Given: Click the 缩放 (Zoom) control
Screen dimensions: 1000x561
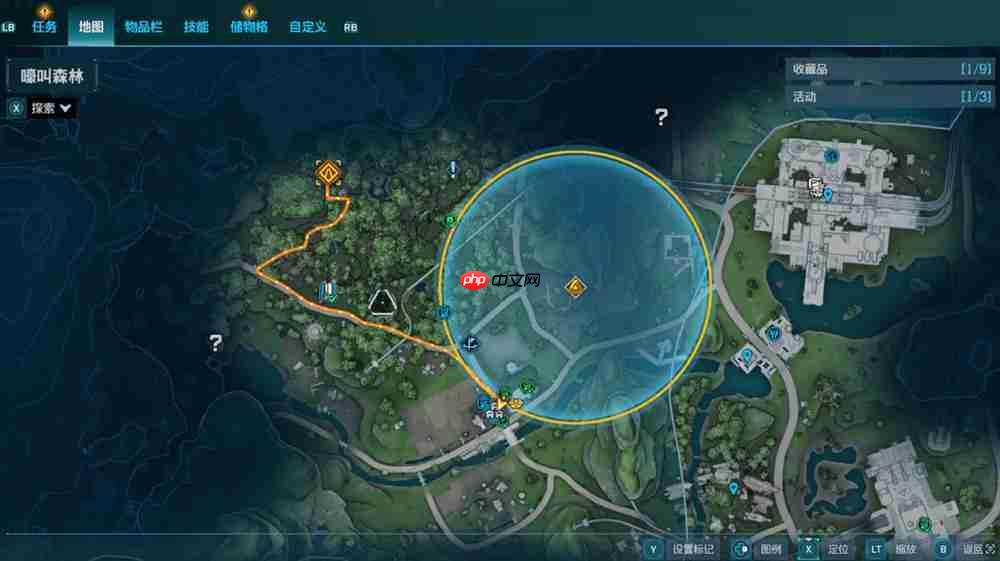Looking at the screenshot, I should [904, 549].
